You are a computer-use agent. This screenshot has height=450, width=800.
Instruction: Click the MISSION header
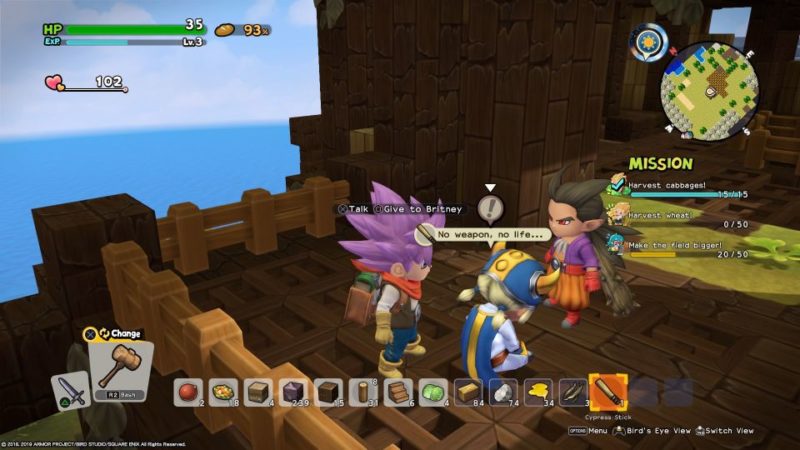tap(660, 163)
